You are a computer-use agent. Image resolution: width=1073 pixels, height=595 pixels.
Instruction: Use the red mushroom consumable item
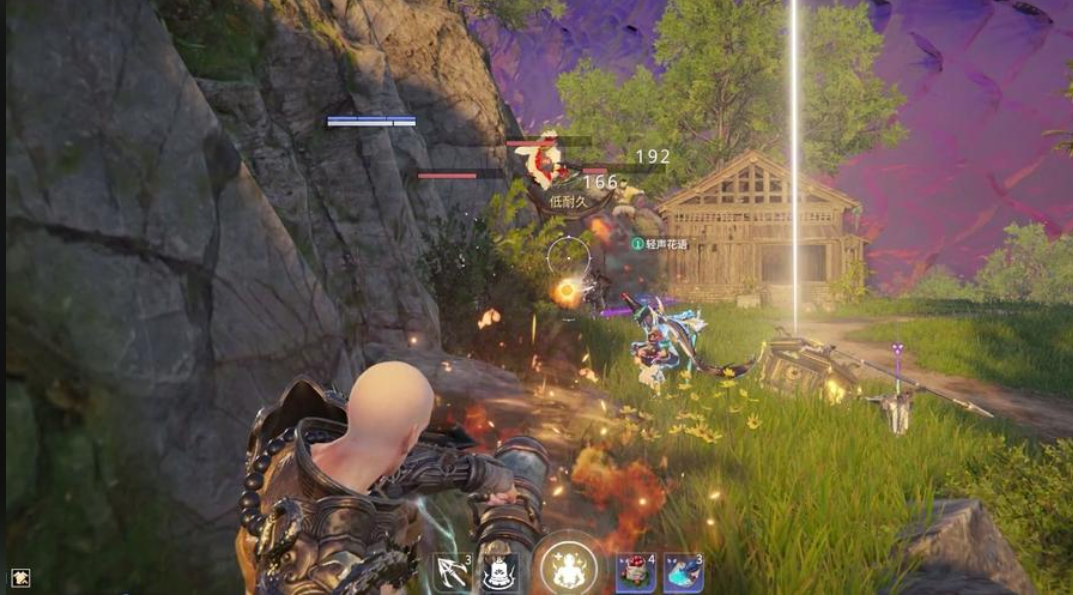pos(635,573)
